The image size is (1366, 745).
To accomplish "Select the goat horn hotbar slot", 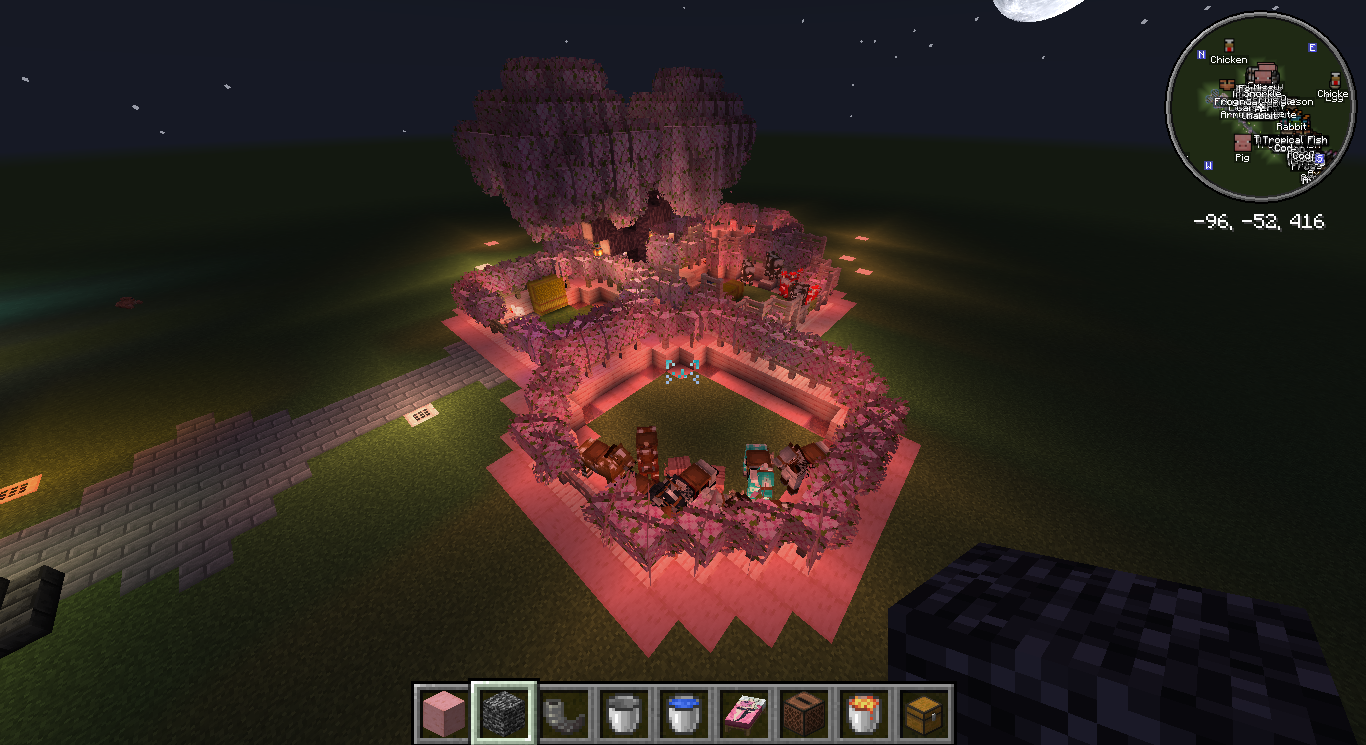I will click(x=563, y=714).
